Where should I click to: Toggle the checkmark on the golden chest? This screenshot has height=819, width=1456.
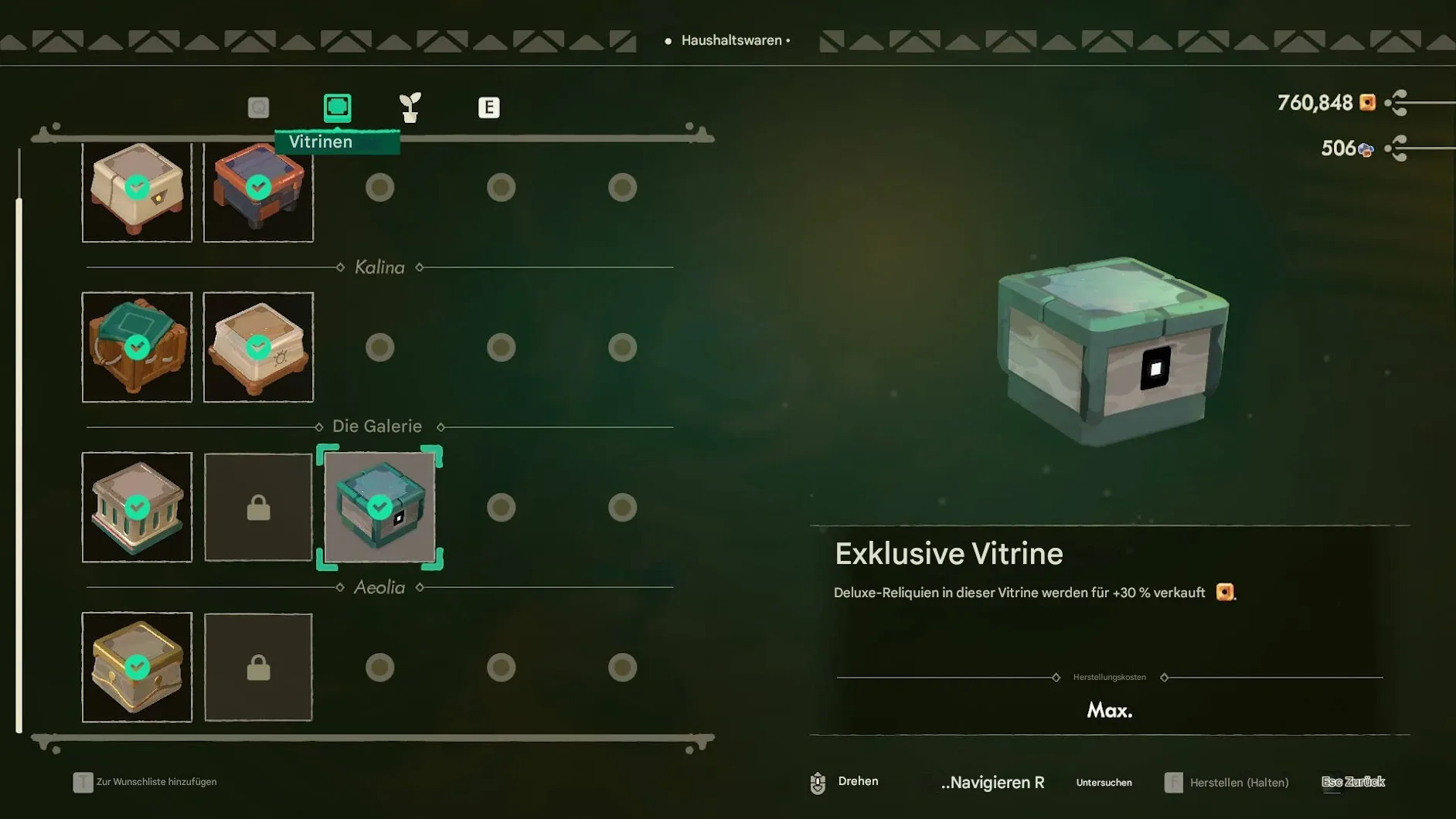click(137, 665)
